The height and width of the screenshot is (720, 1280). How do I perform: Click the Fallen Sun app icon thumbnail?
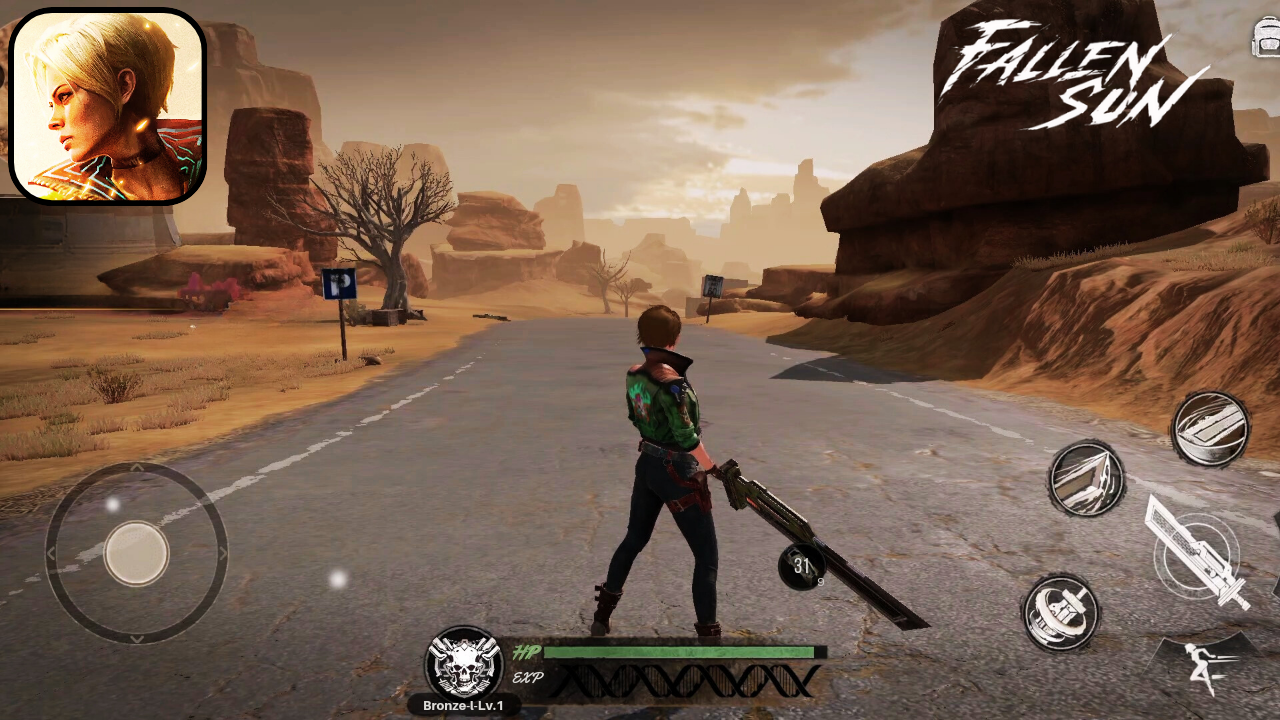pyautogui.click(x=108, y=106)
